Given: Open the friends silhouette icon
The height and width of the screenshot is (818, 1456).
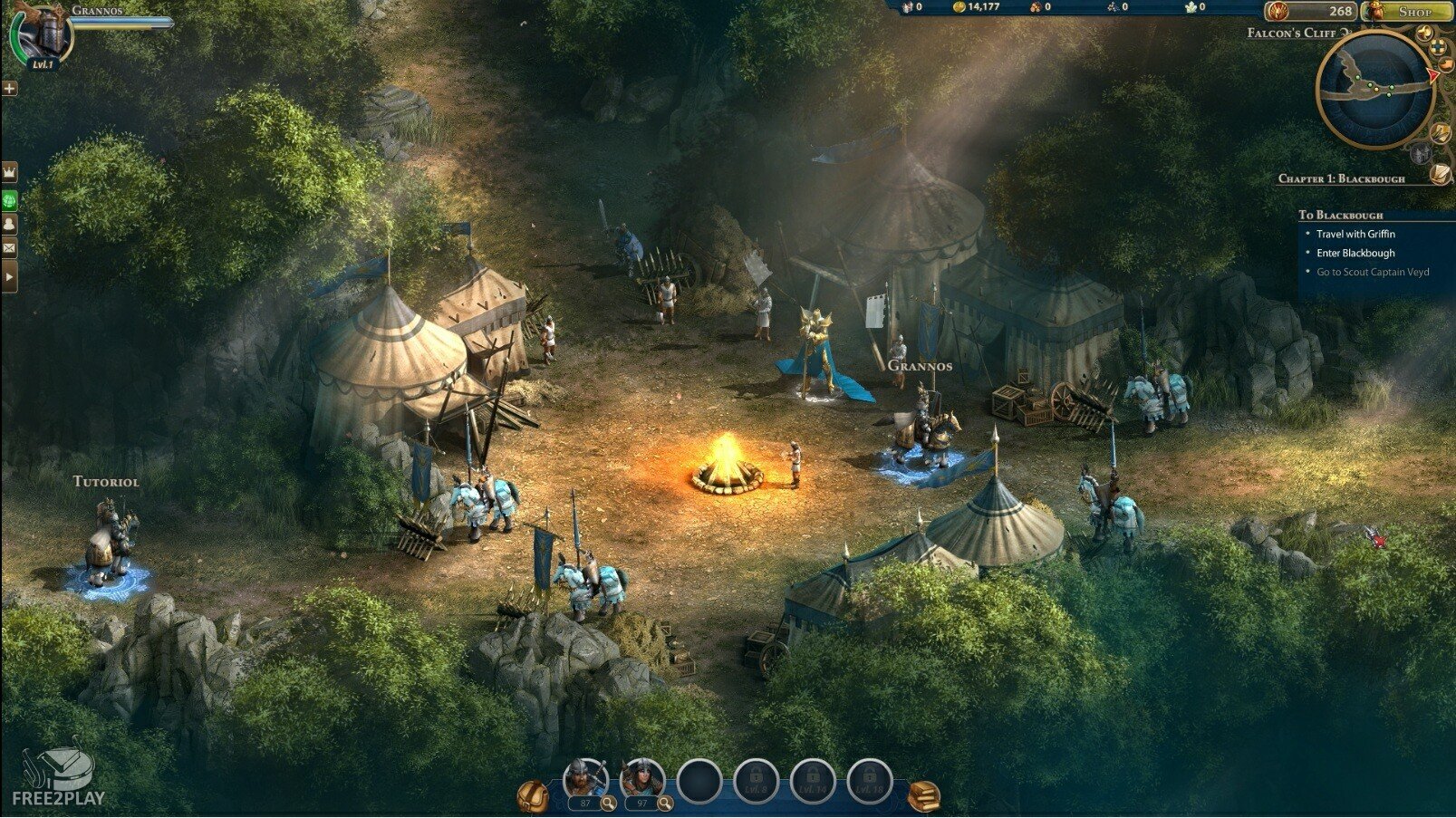Looking at the screenshot, I should pos(10,224).
